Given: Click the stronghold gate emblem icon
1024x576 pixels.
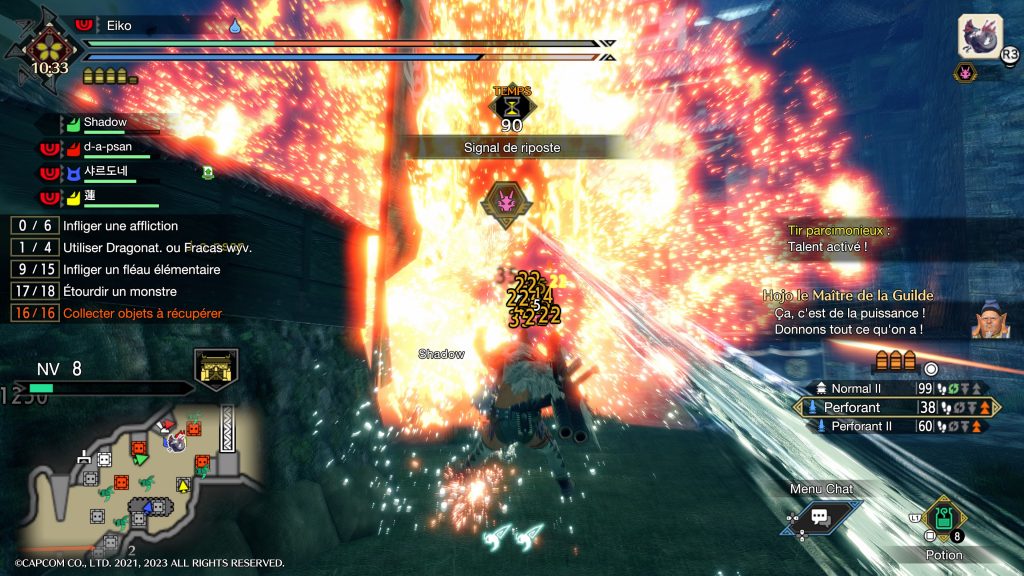Looking at the screenshot, I should [x=216, y=368].
